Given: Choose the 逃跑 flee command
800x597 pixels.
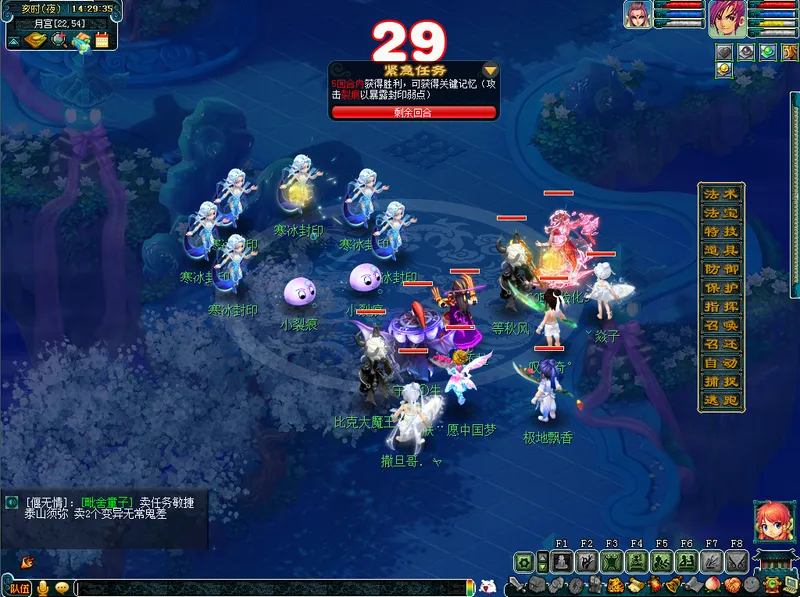Looking at the screenshot, I should (x=721, y=399).
